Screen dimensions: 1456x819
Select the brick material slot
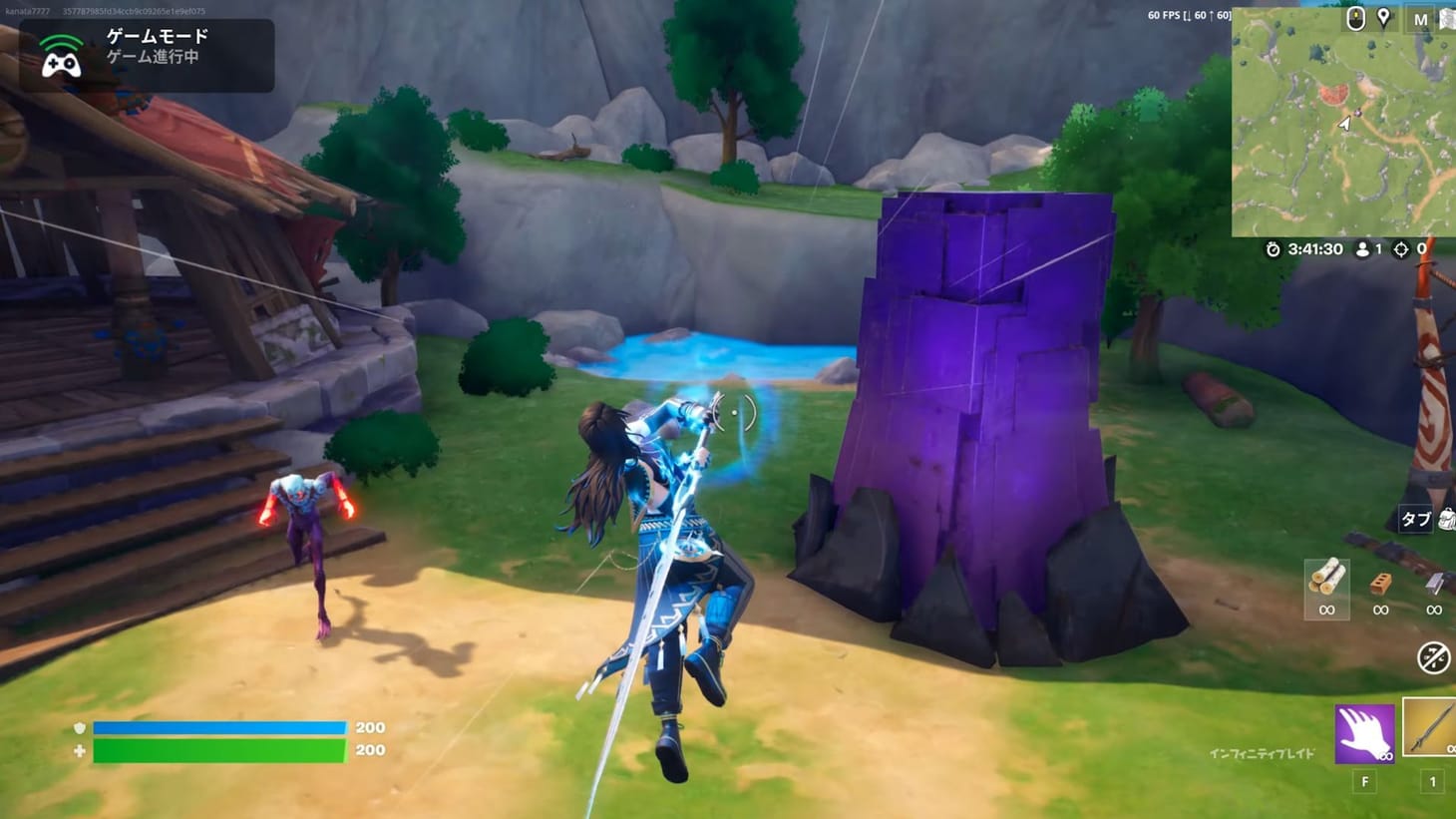coord(1381,584)
